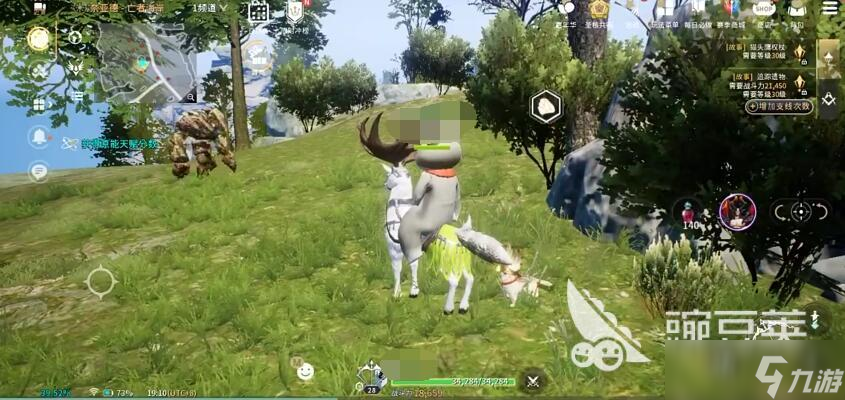Tap the red-haired character portrait icon
Screen dimensions: 845x400
737,212
